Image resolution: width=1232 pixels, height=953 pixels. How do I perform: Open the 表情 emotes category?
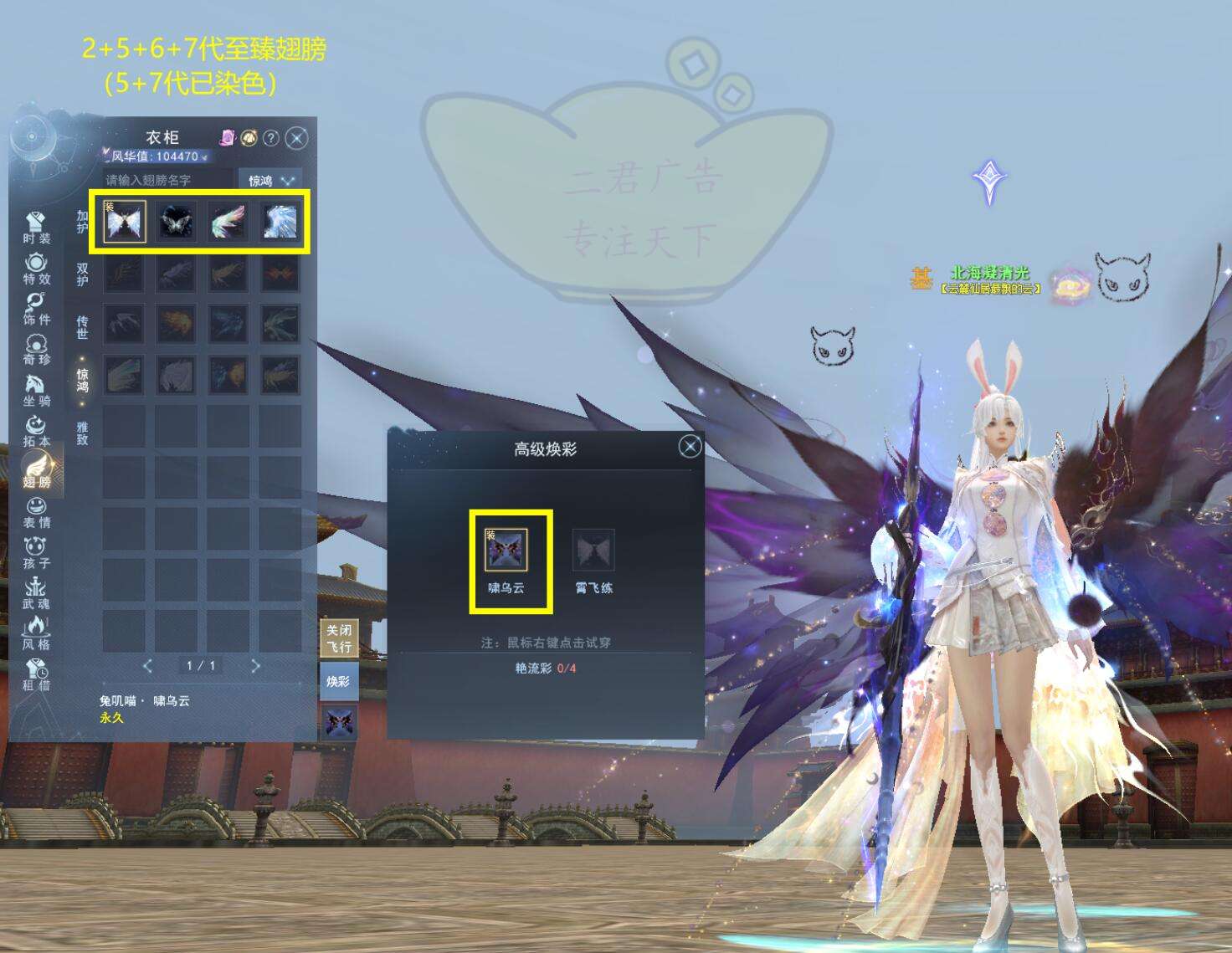(x=36, y=512)
